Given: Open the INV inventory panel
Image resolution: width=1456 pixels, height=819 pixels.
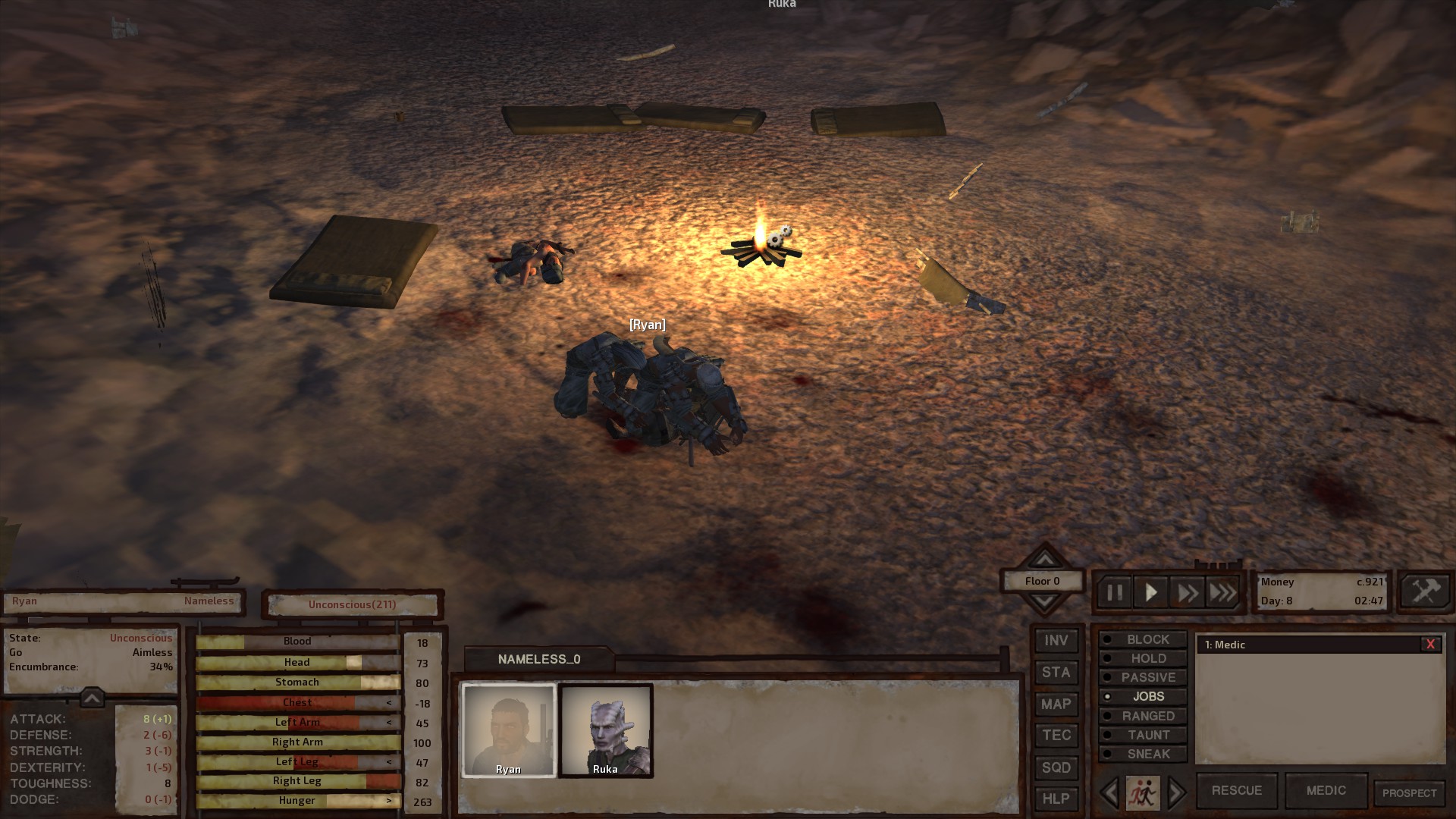Looking at the screenshot, I should point(1056,640).
